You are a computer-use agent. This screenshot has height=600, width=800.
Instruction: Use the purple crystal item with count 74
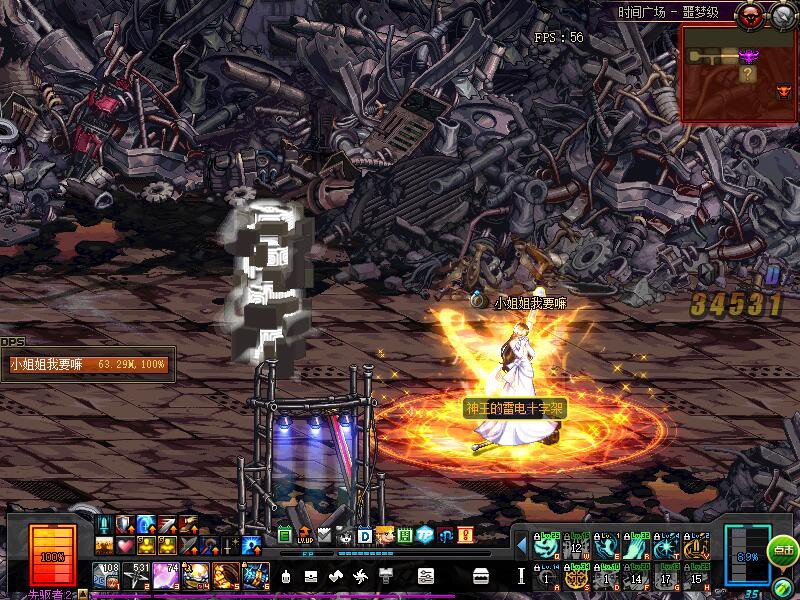[x=166, y=575]
